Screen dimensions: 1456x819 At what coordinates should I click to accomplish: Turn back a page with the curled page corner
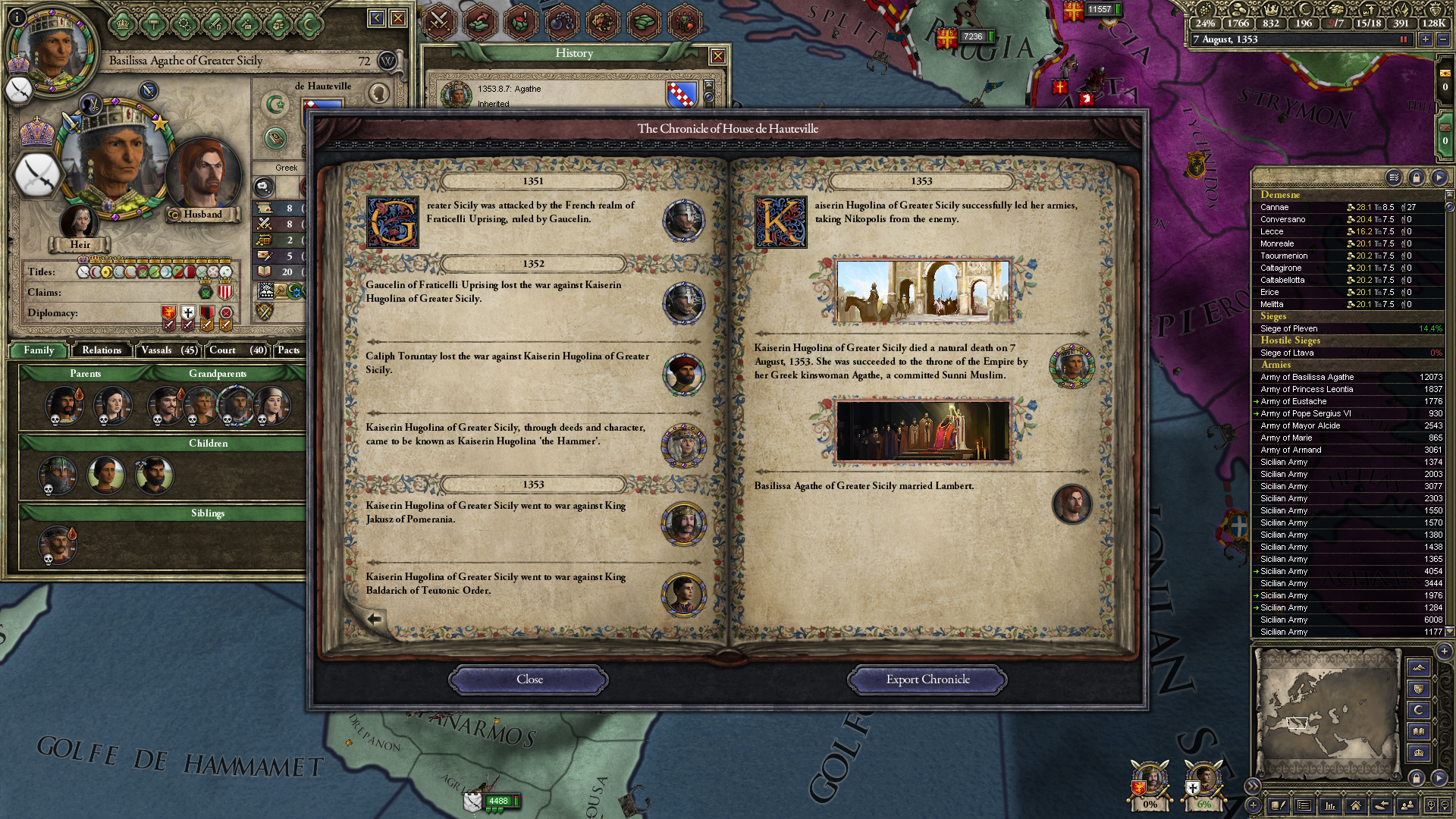(372, 618)
